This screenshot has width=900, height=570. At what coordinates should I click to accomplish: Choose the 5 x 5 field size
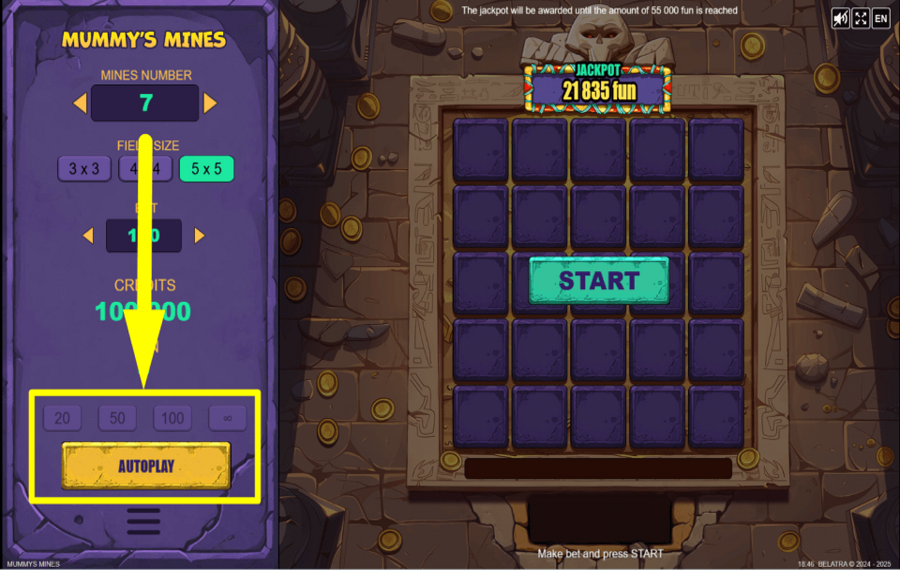click(206, 169)
